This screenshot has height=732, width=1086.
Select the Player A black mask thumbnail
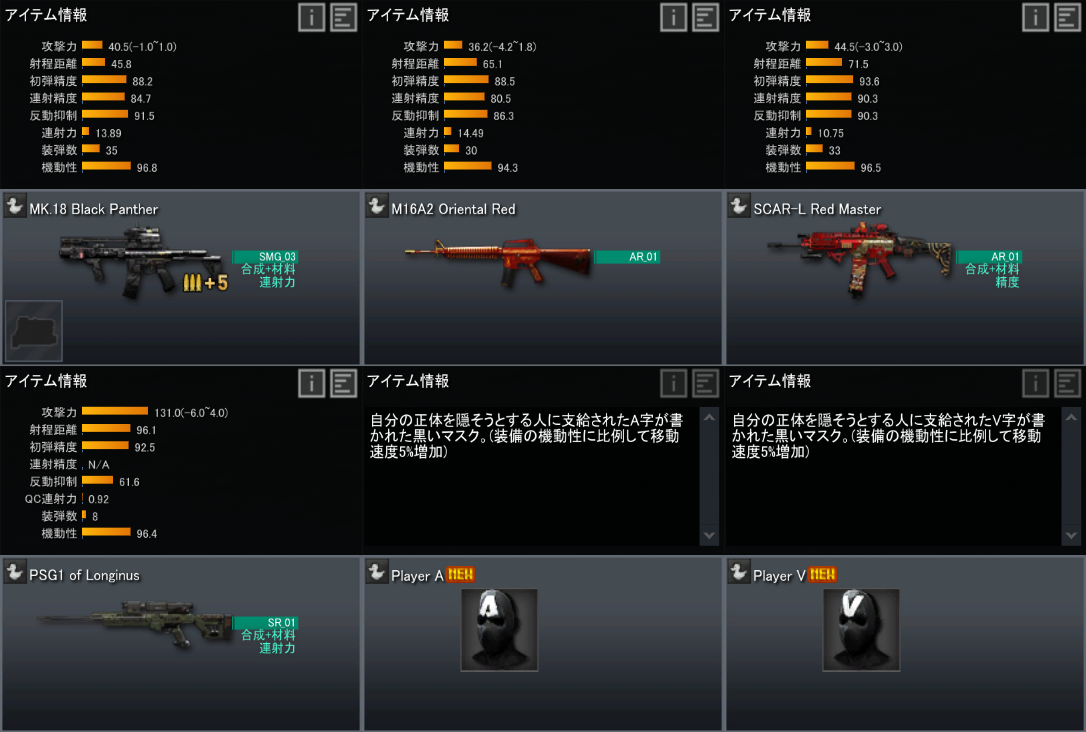[x=499, y=630]
